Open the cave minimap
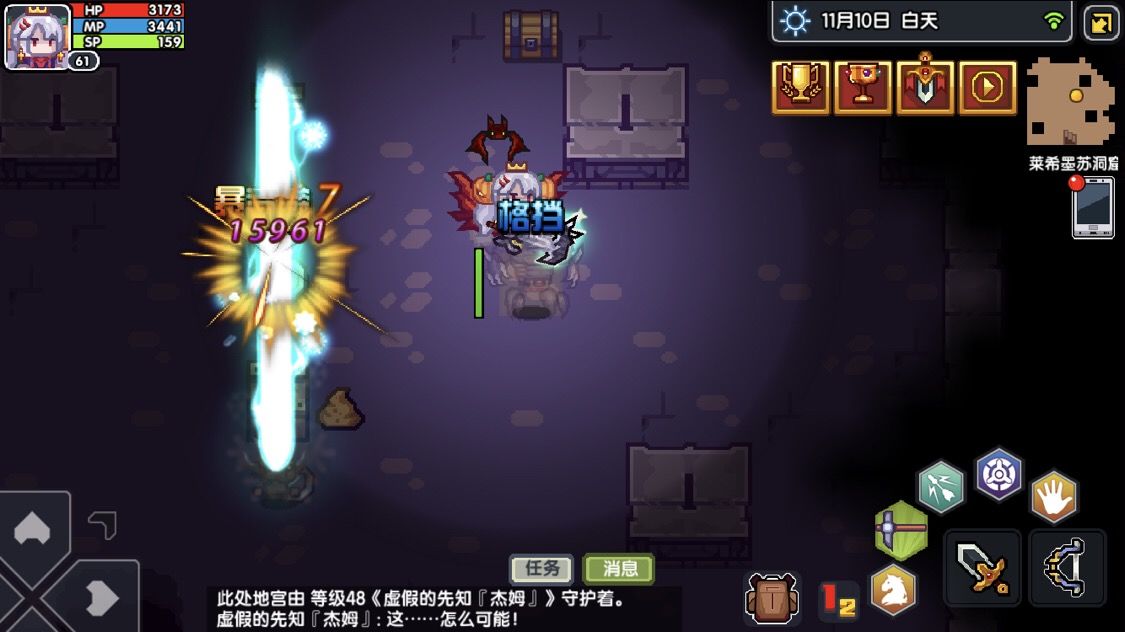Screen dimensions: 1125x632 point(1071,103)
